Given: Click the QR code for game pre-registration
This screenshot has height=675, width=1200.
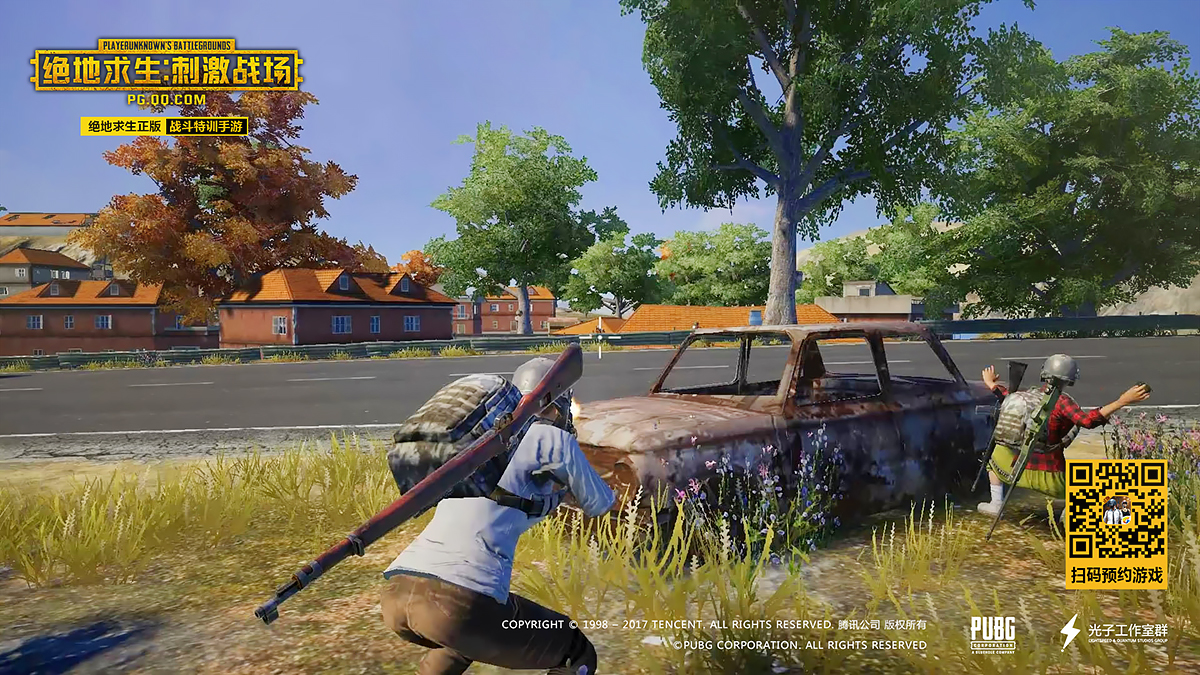Looking at the screenshot, I should (1116, 511).
